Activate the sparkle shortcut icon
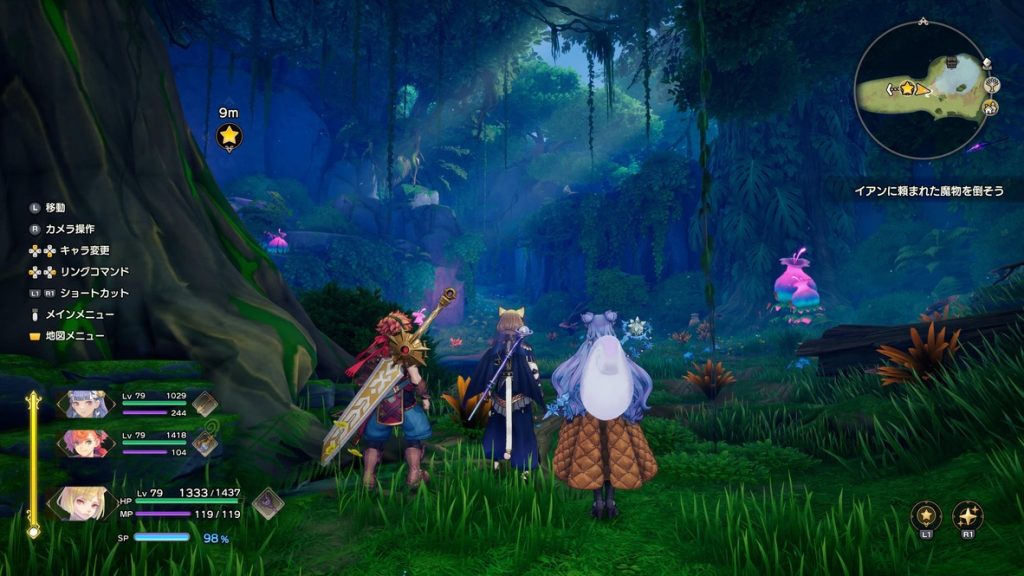The height and width of the screenshot is (576, 1024). coord(967,516)
